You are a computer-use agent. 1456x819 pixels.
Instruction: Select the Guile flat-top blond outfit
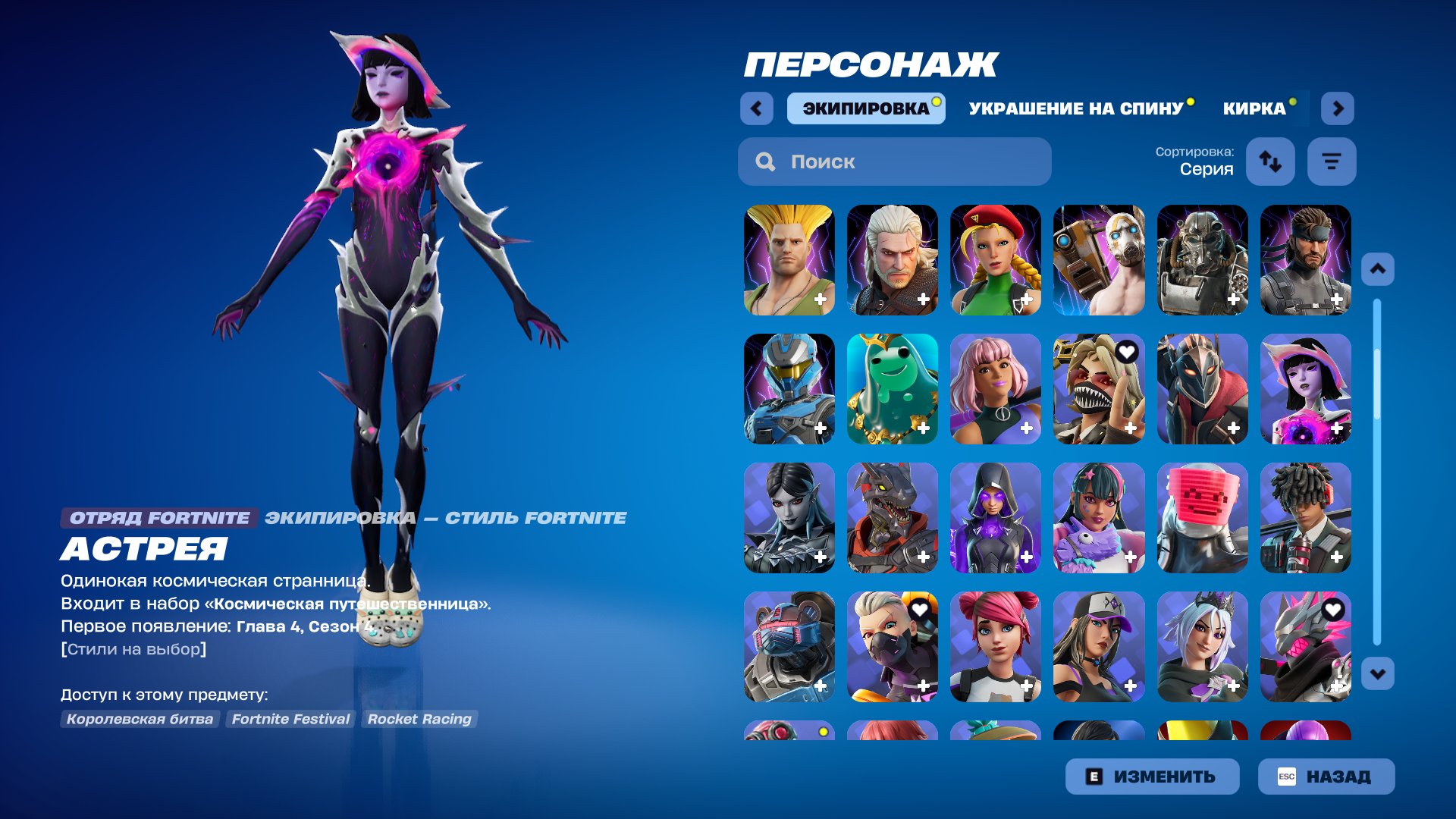789,260
